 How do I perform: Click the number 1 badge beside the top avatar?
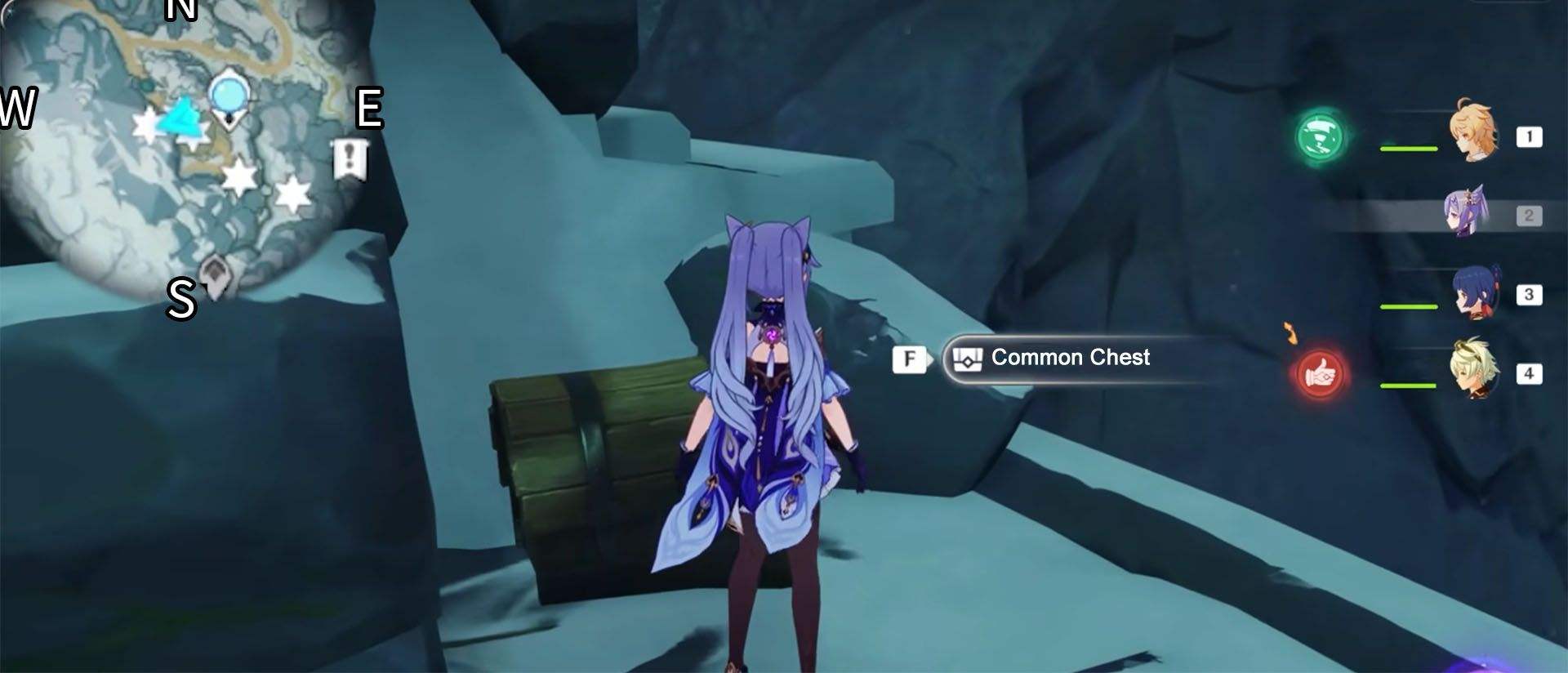pos(1526,136)
